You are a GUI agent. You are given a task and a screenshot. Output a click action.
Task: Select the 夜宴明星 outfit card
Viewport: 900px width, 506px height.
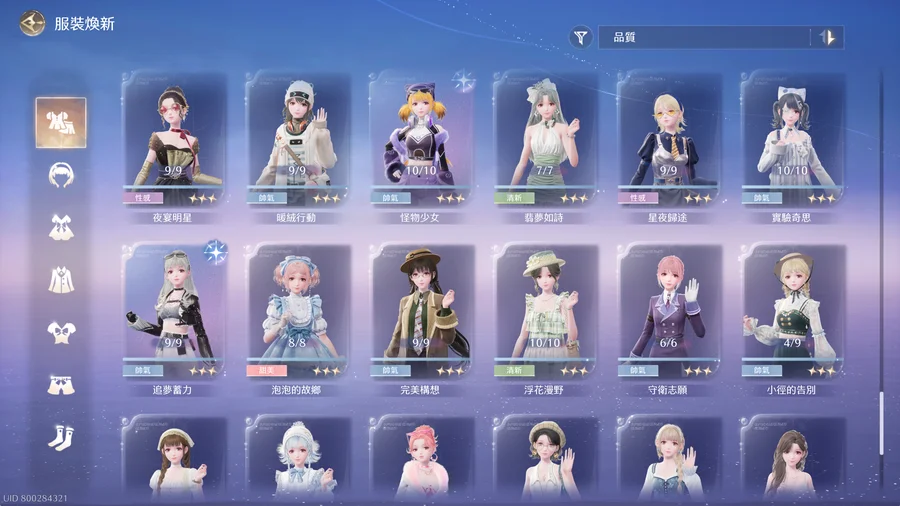point(173,140)
